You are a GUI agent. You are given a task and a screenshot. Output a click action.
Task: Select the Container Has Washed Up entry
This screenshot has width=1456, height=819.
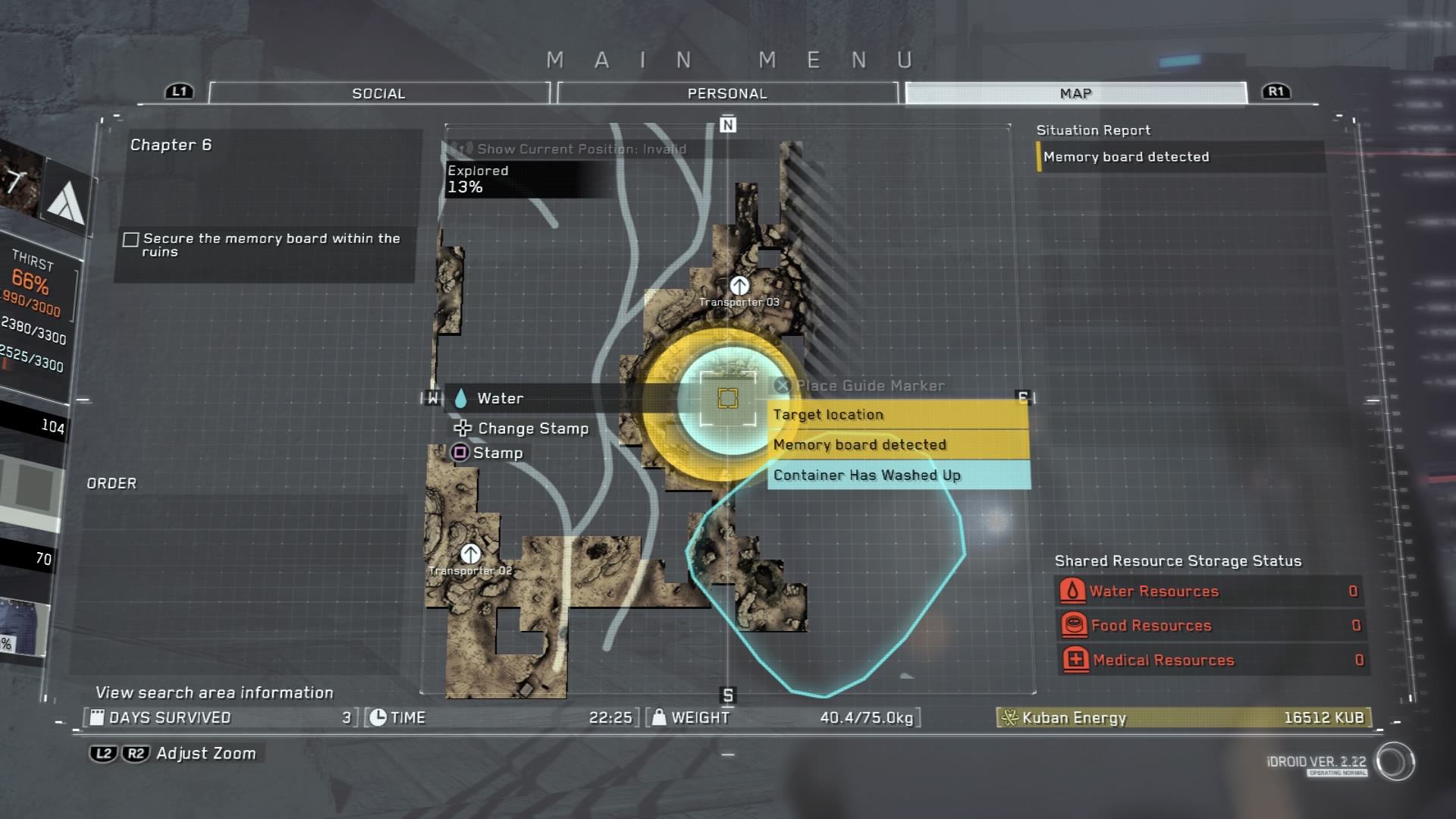click(x=898, y=475)
